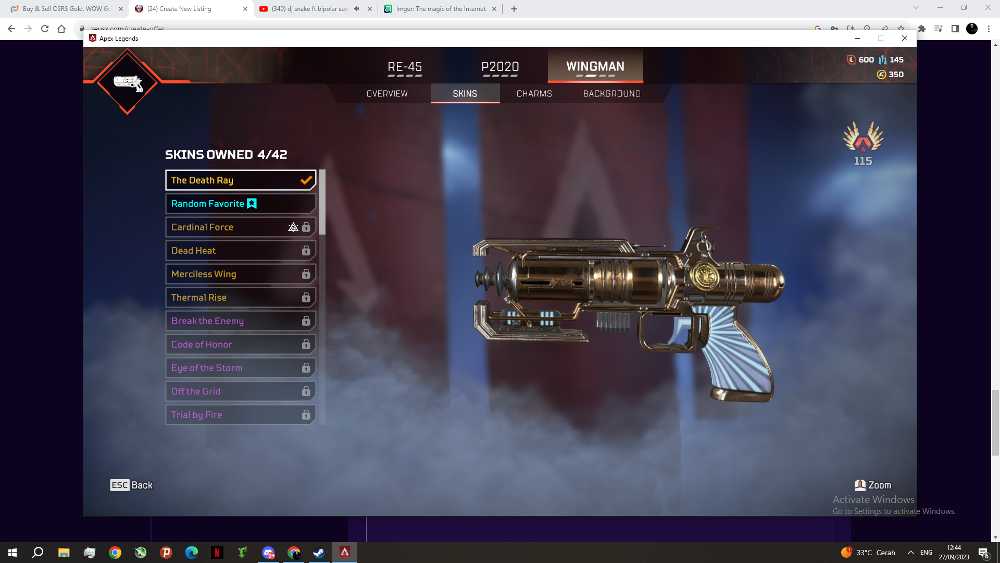Preview the Trial by Fire skin
Image resolution: width=1000 pixels, height=563 pixels.
coord(240,414)
